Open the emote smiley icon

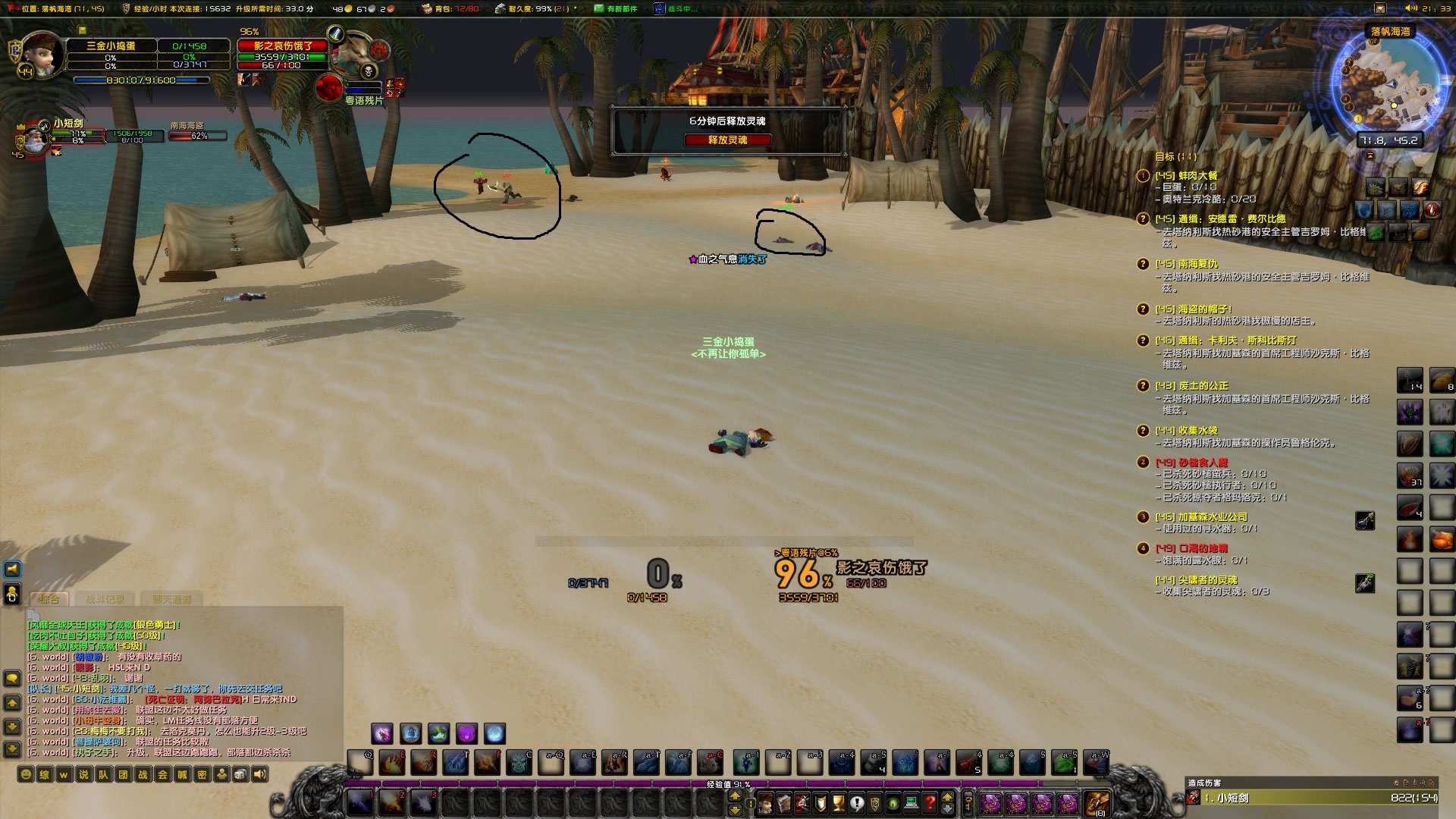(26, 772)
